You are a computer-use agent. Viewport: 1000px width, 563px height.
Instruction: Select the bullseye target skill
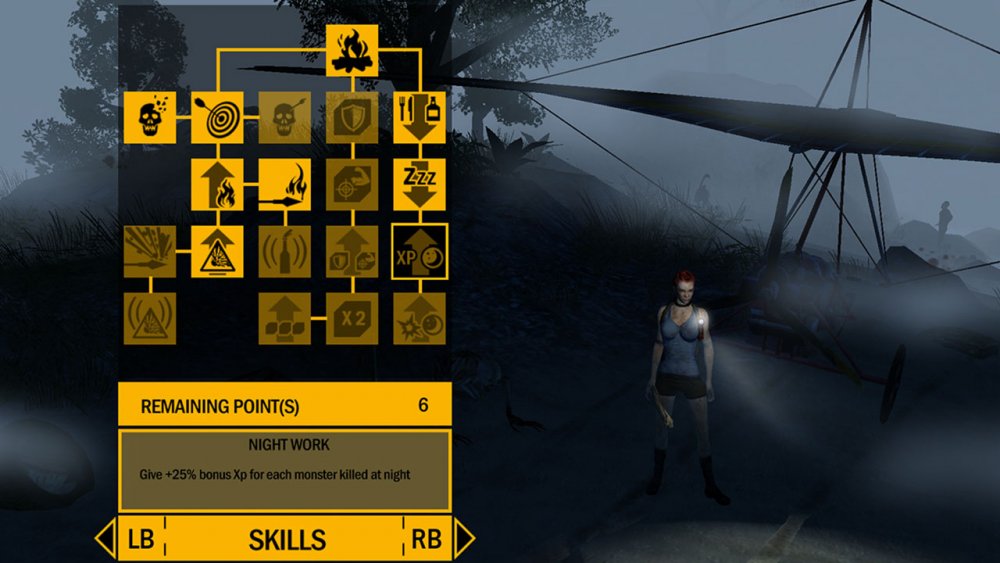(217, 117)
